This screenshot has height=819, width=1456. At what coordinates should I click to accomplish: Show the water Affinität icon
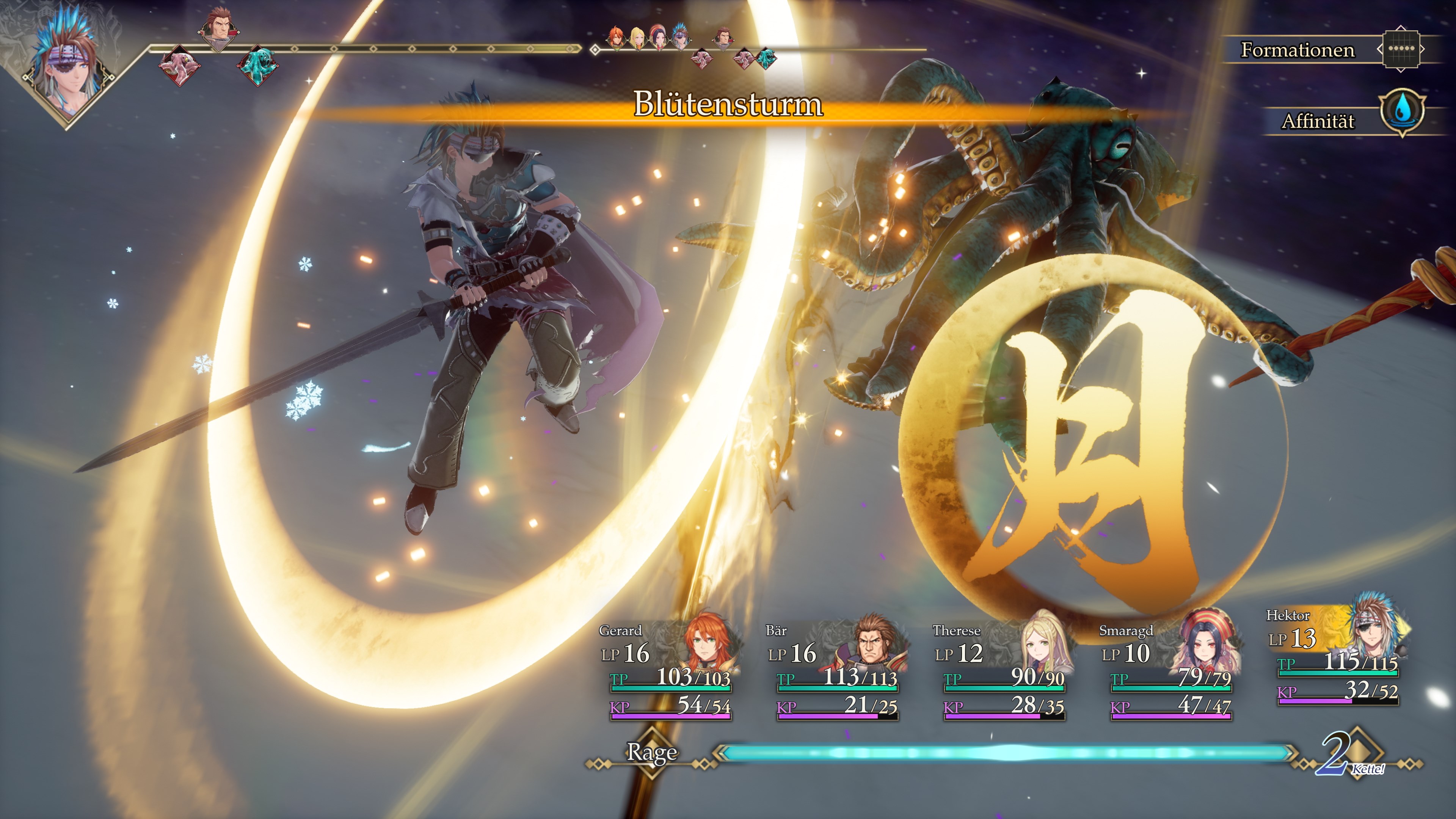tap(1402, 111)
